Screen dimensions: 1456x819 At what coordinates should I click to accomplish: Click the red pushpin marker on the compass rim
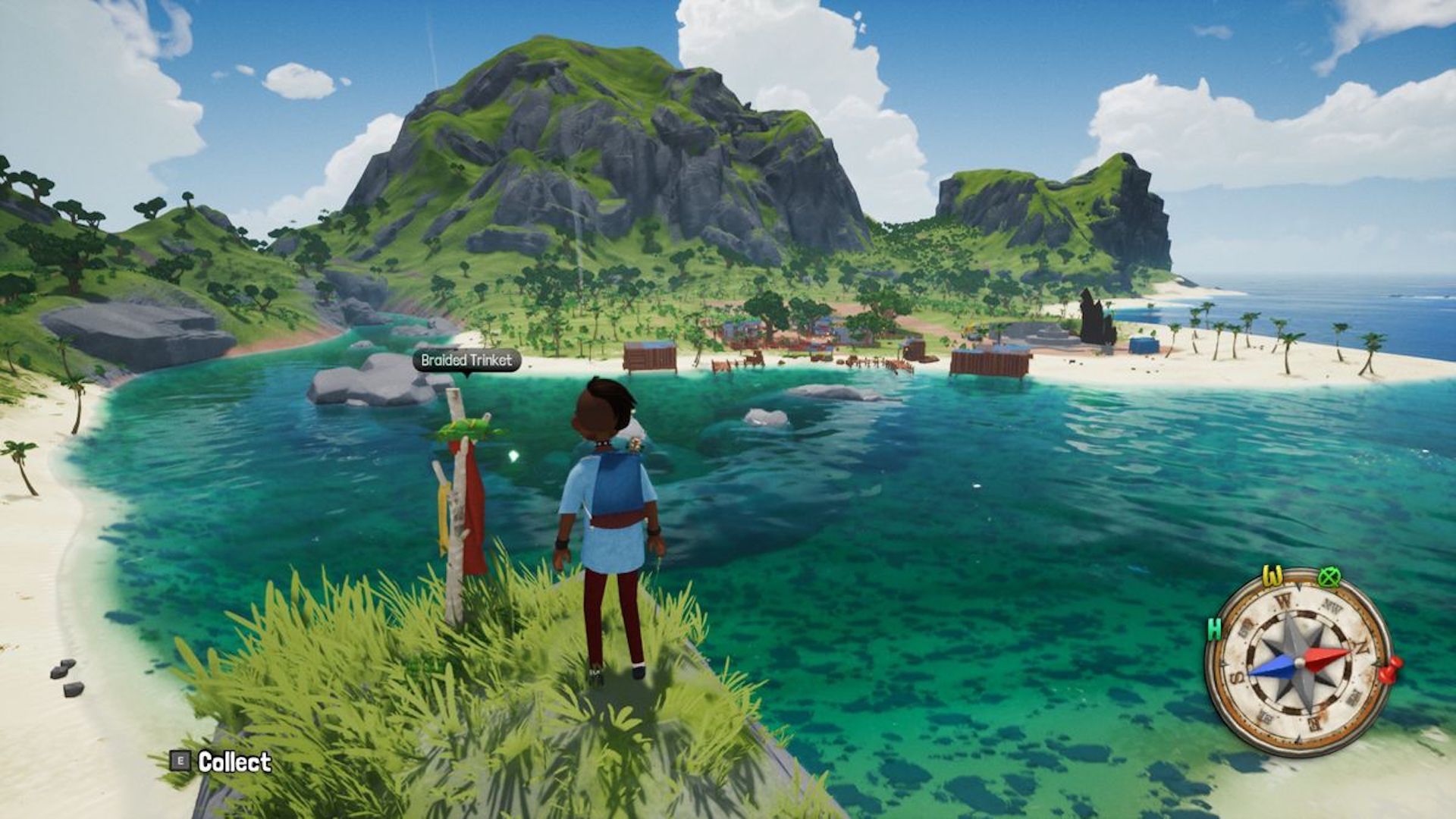click(x=1390, y=671)
